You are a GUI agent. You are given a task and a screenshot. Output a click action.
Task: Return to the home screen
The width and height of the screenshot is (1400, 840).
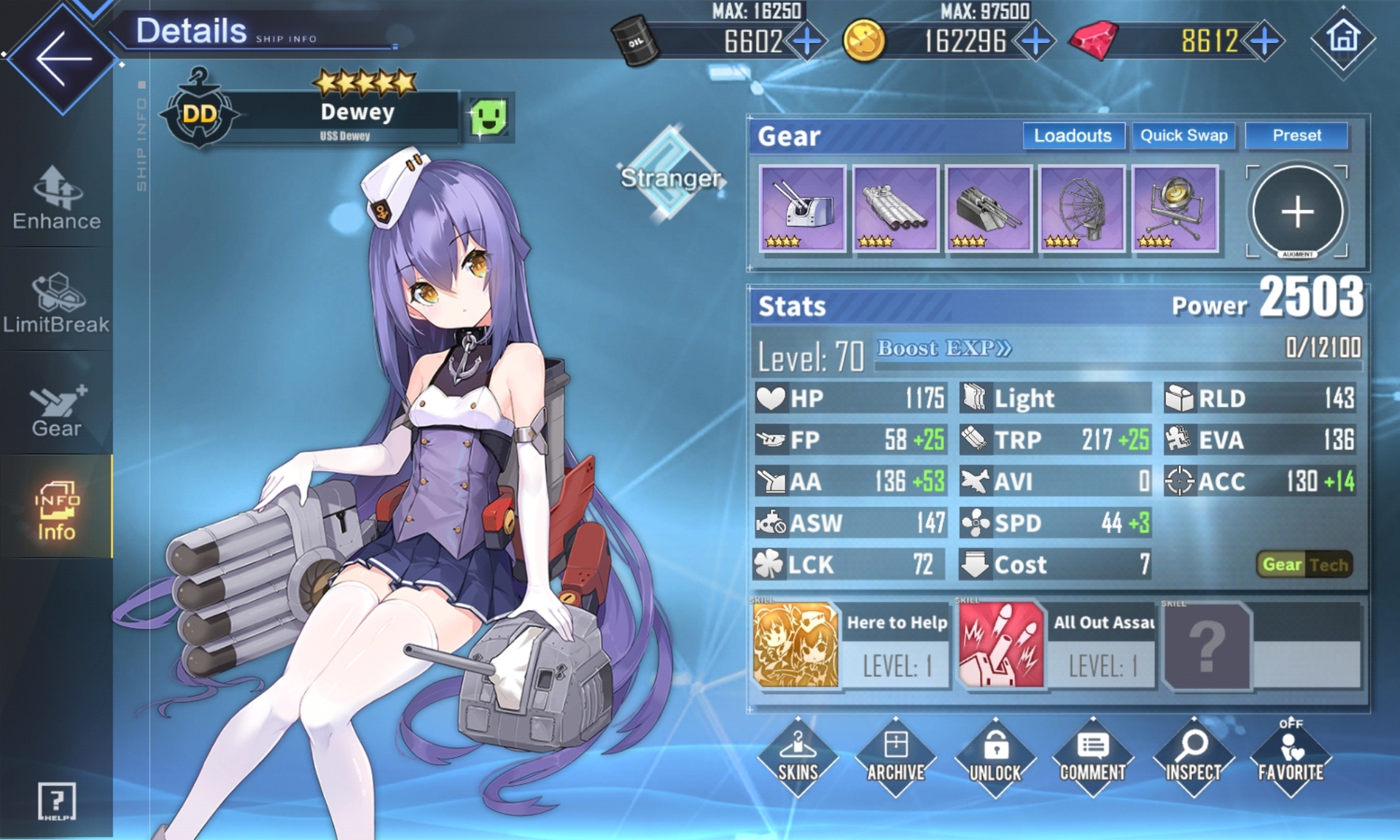(x=1343, y=38)
